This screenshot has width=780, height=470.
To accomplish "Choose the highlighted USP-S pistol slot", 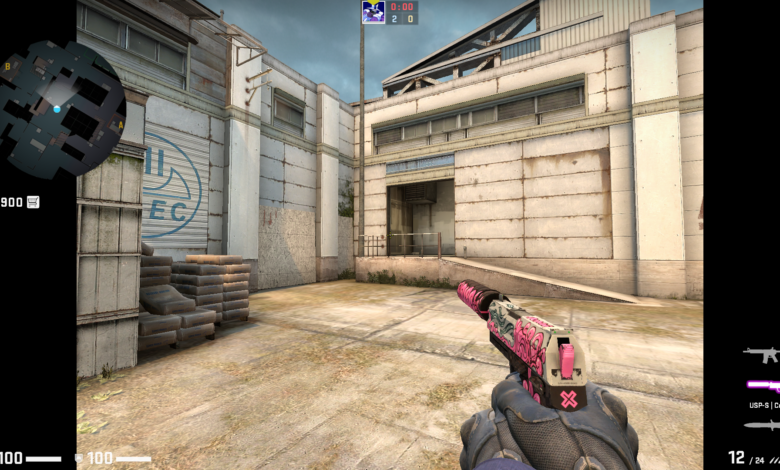I will 764,385.
